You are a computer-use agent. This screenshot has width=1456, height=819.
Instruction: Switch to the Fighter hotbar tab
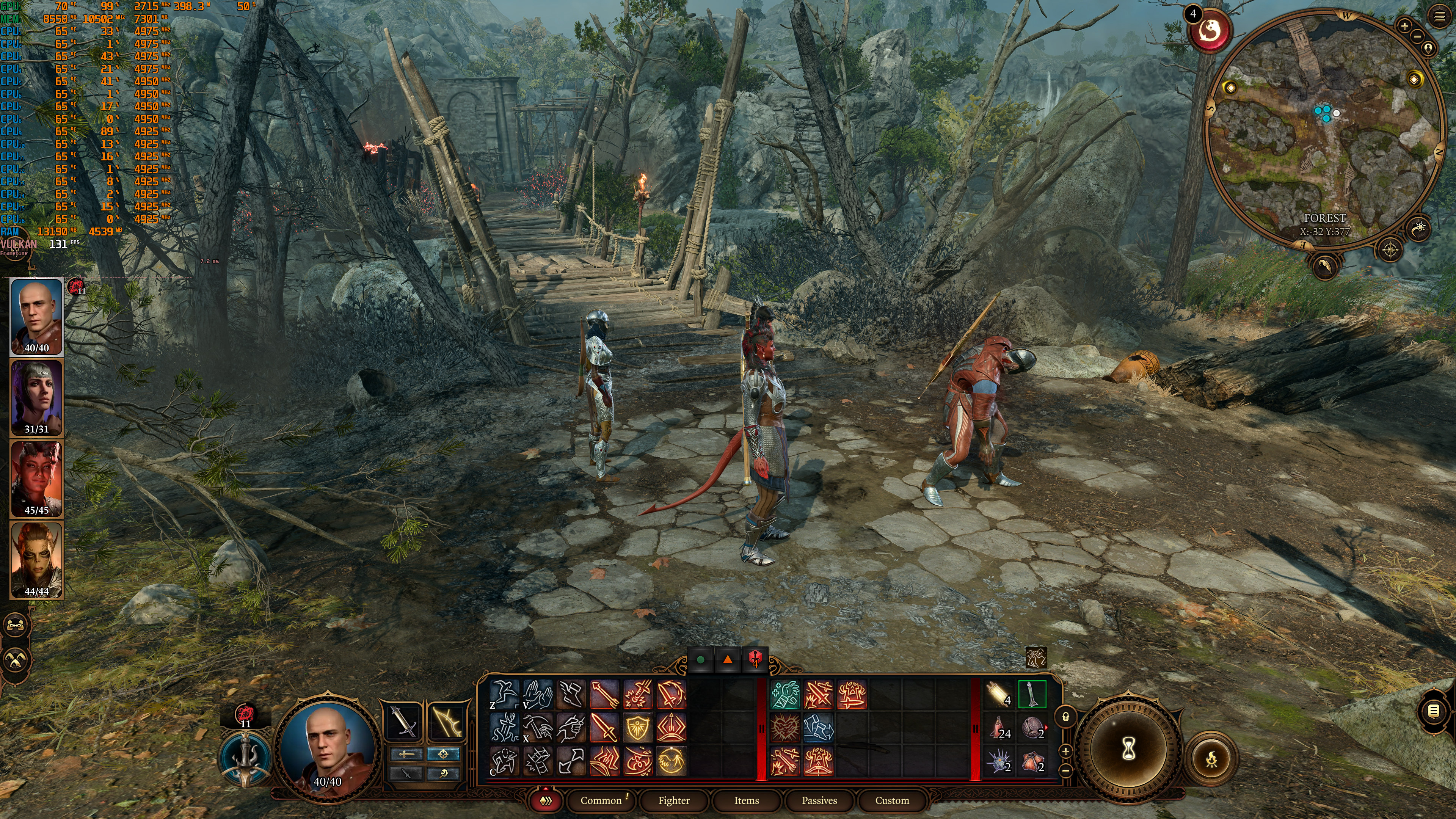point(673,800)
